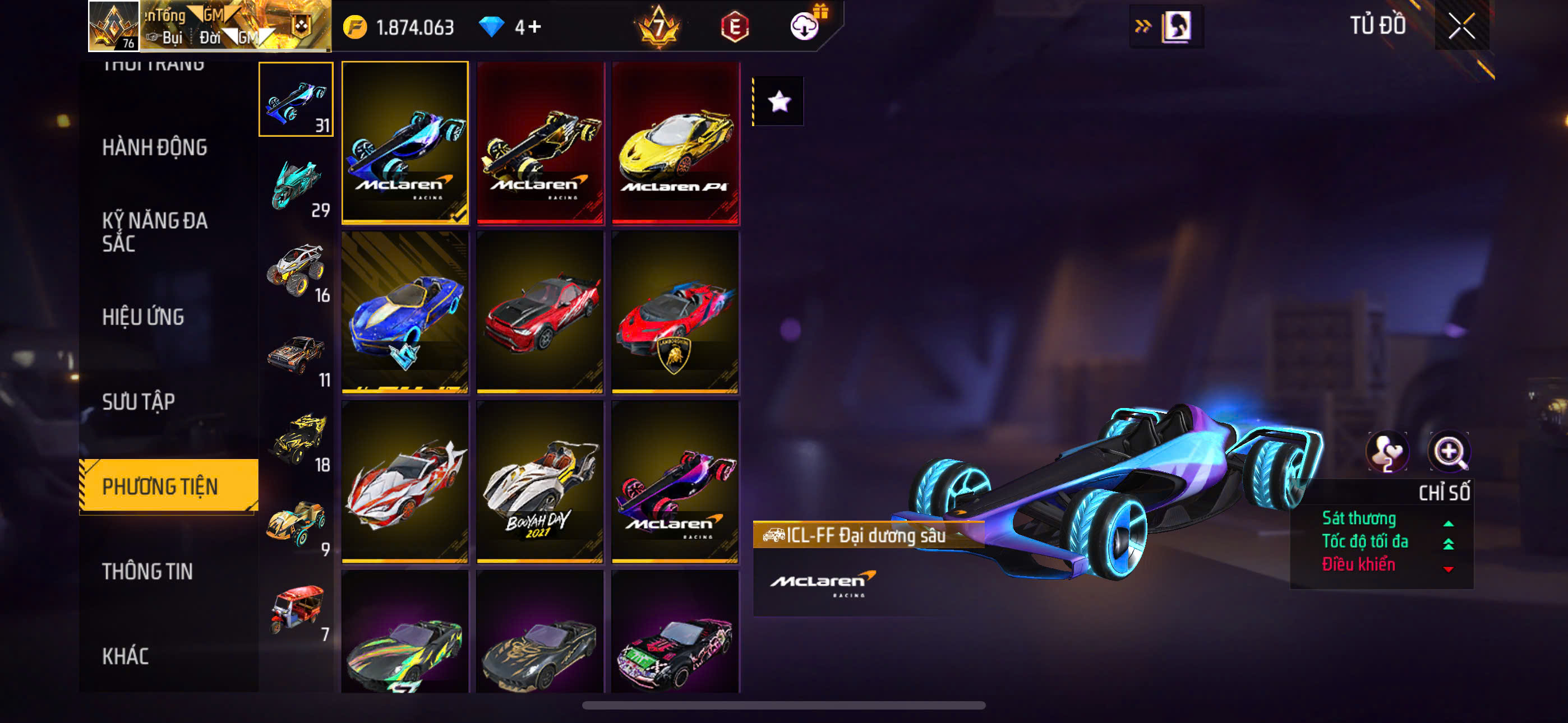Select the blue convertible sports car skin
Image resolution: width=1568 pixels, height=723 pixels.
(x=405, y=312)
